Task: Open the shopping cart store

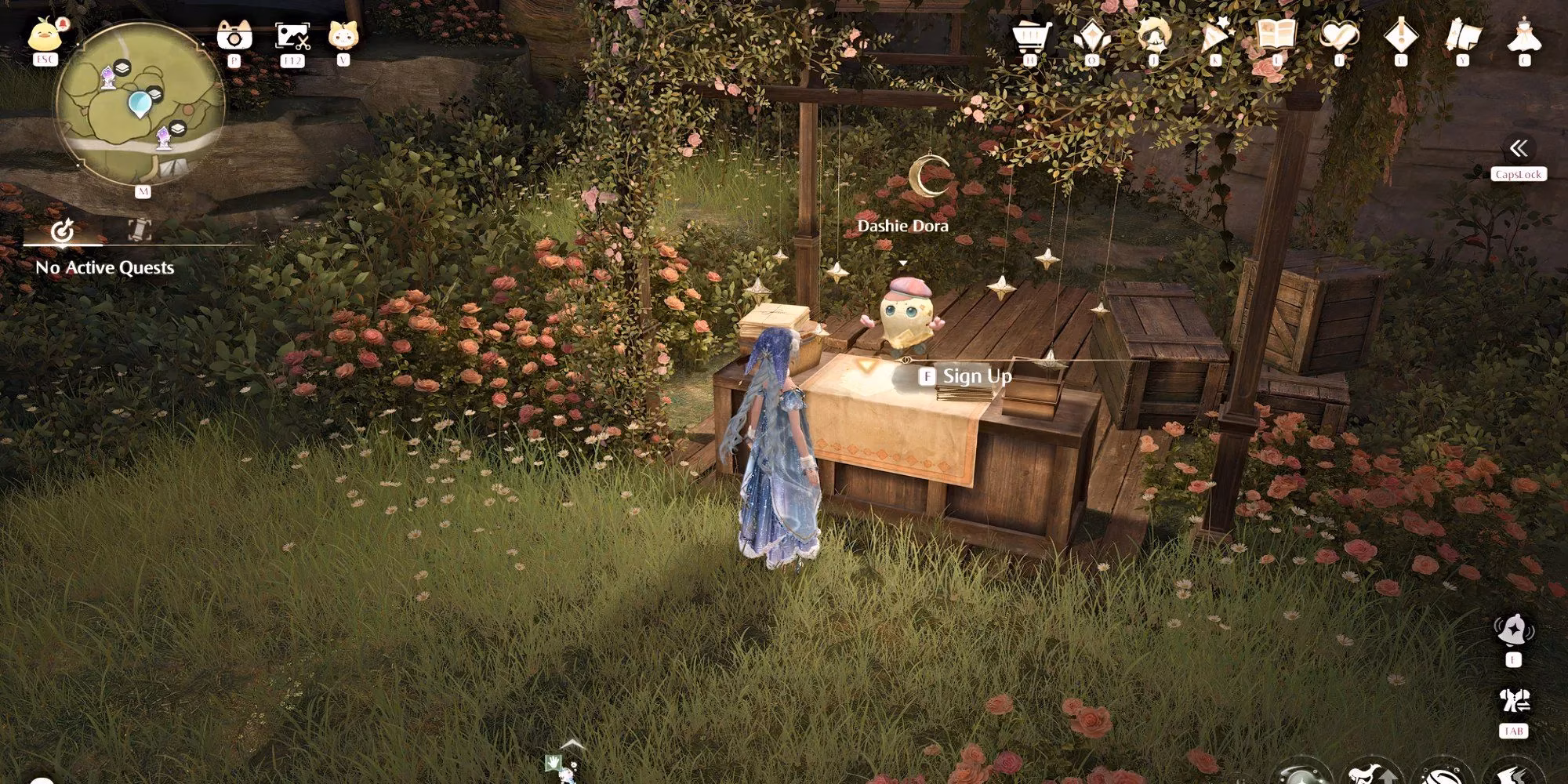Action: tap(1030, 36)
